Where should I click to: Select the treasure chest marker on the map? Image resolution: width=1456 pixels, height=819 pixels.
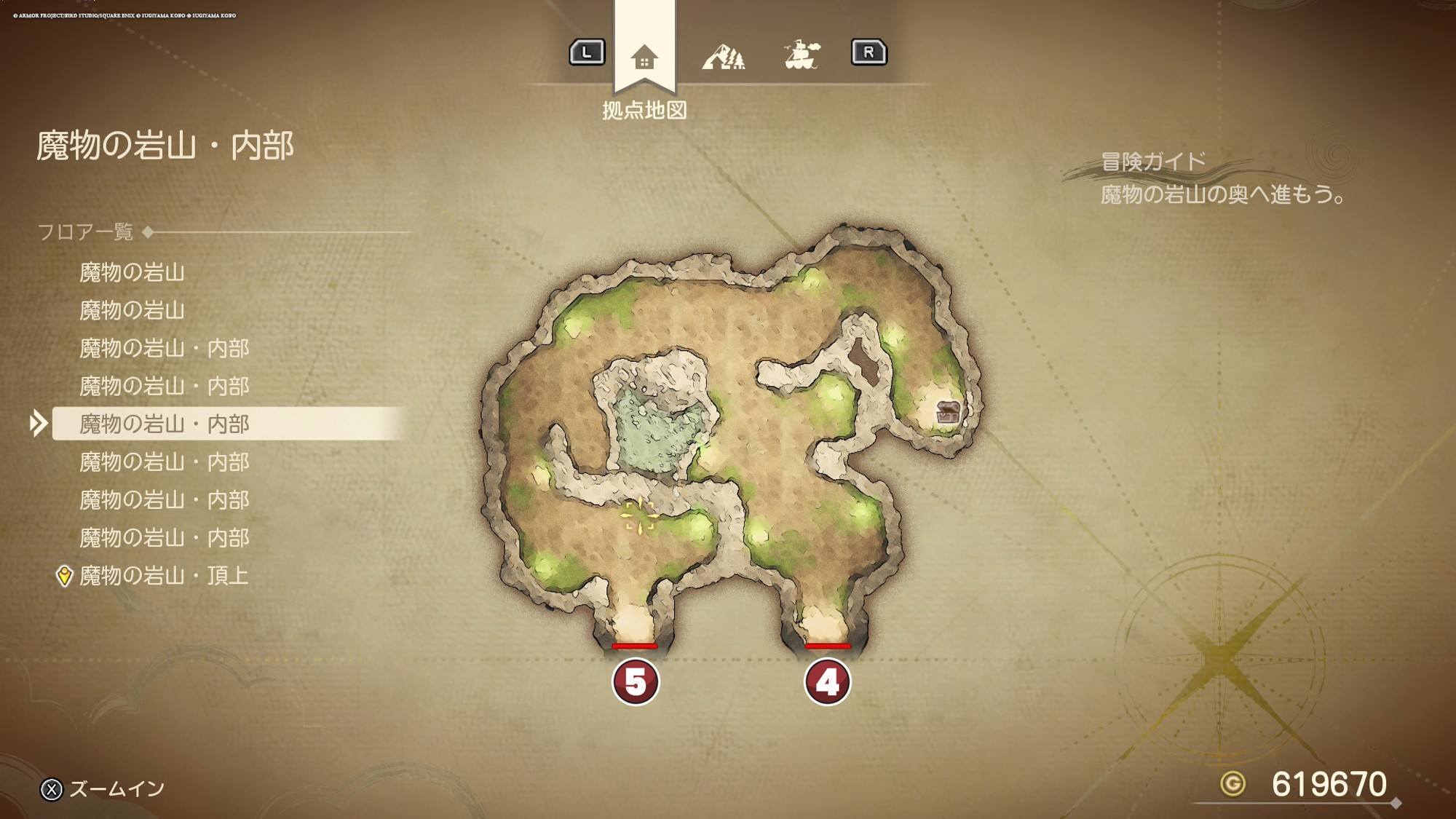948,412
